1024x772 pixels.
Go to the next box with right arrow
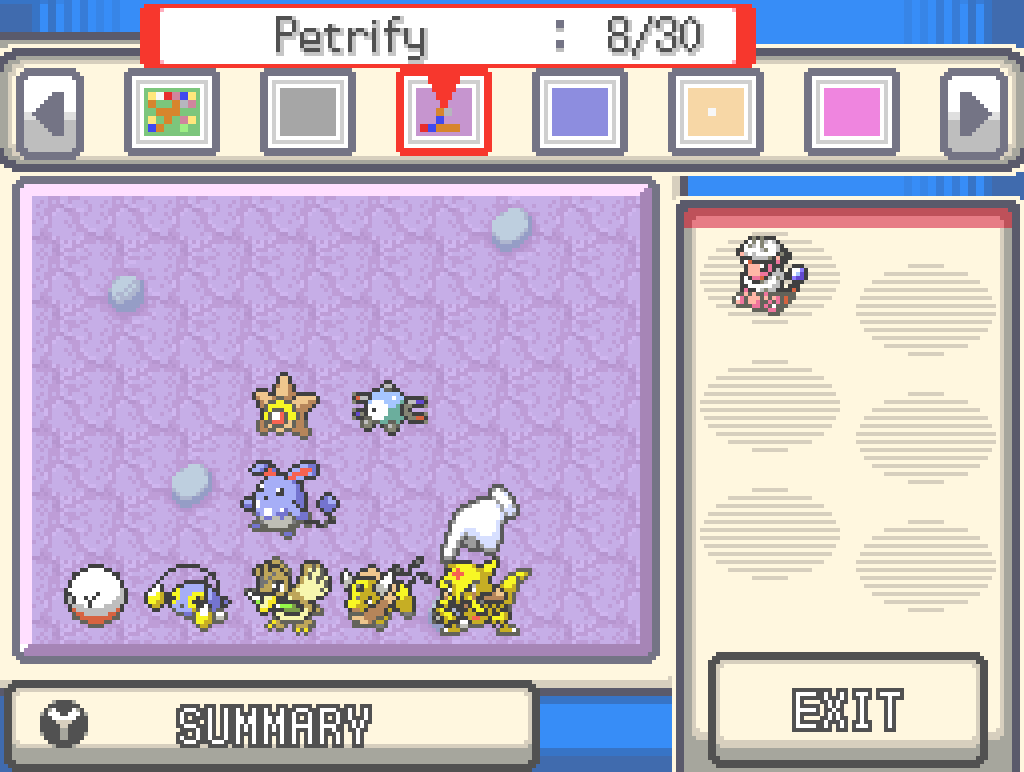(973, 112)
